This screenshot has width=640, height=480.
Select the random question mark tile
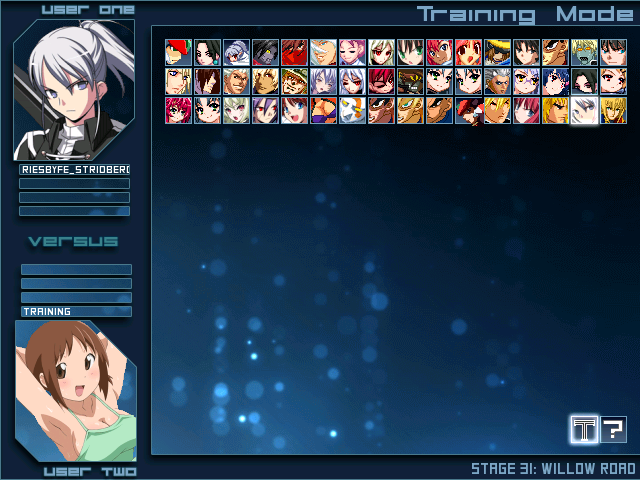613,430
